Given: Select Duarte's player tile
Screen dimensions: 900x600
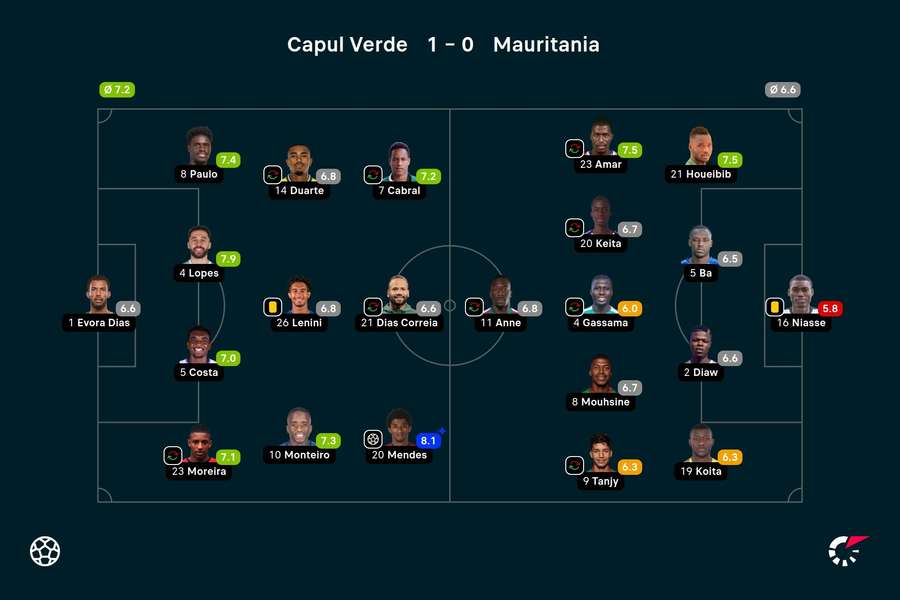Looking at the screenshot, I should (x=298, y=163).
